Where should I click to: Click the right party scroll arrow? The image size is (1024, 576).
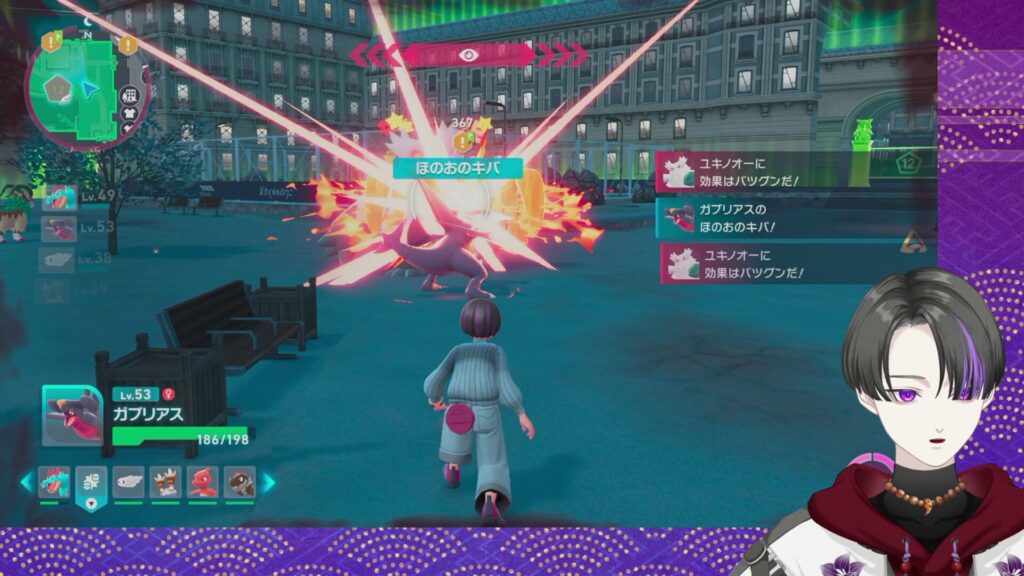point(268,482)
